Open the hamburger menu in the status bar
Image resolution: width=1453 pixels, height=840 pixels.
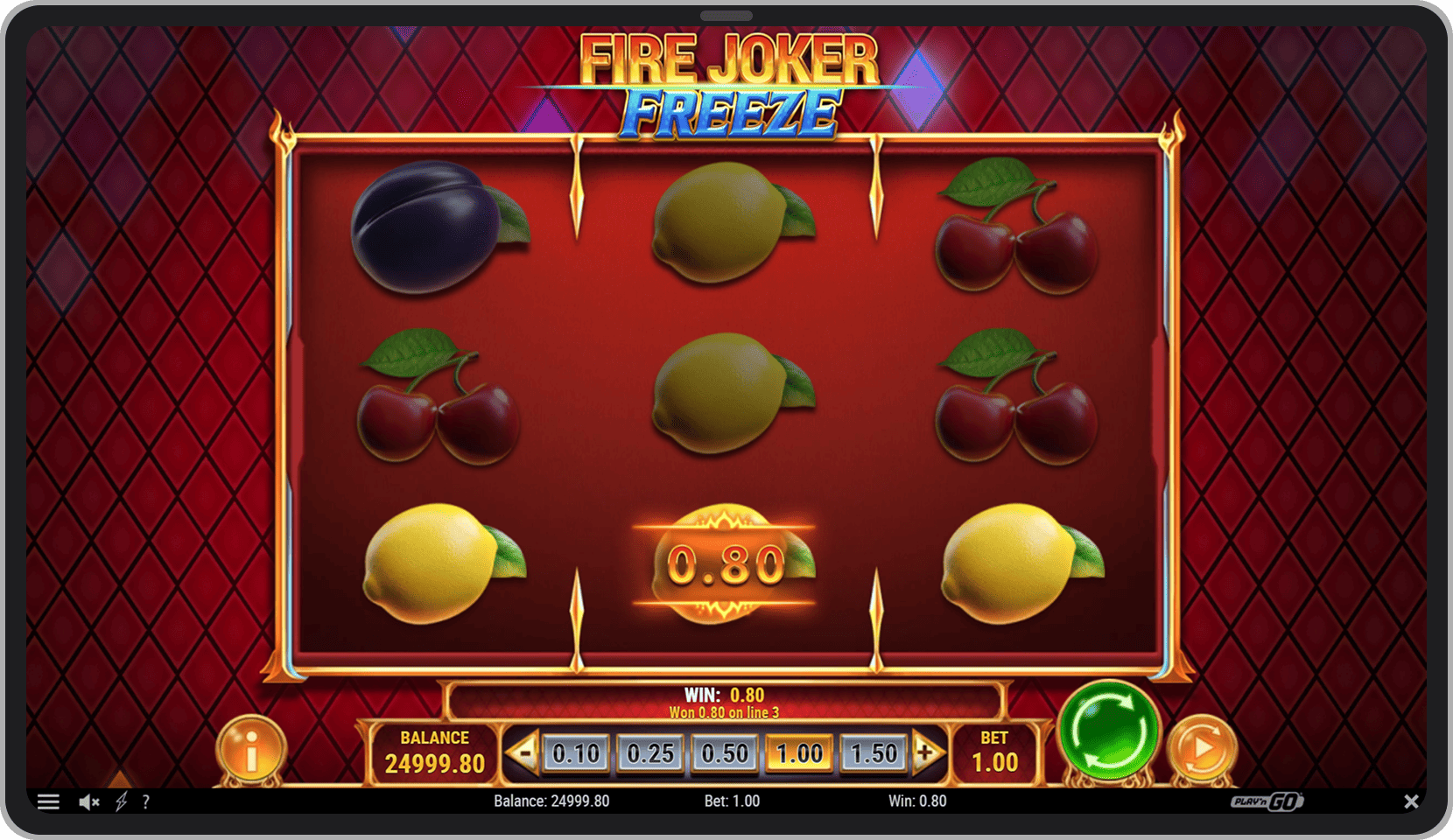(x=49, y=801)
